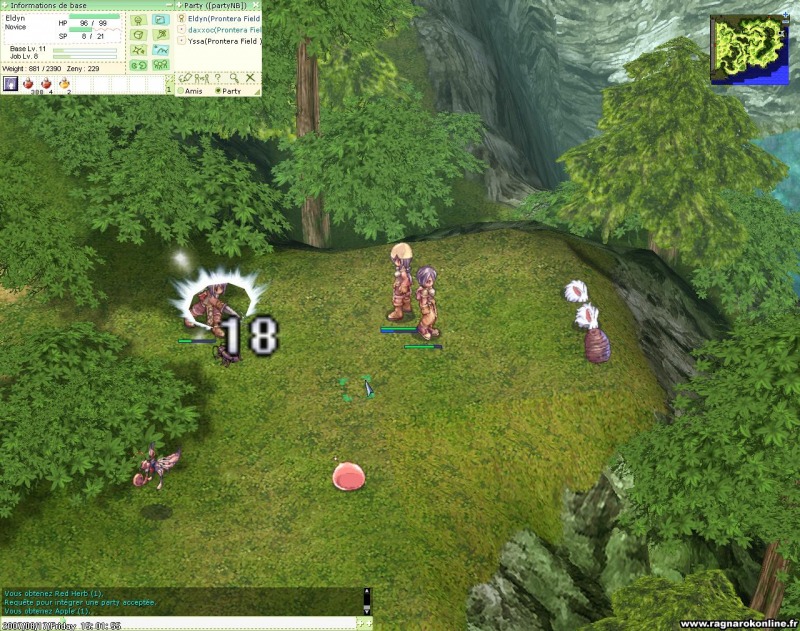Click the chat log scroll-down arrow
Viewport: 800px width, 631px height.
[x=367, y=609]
